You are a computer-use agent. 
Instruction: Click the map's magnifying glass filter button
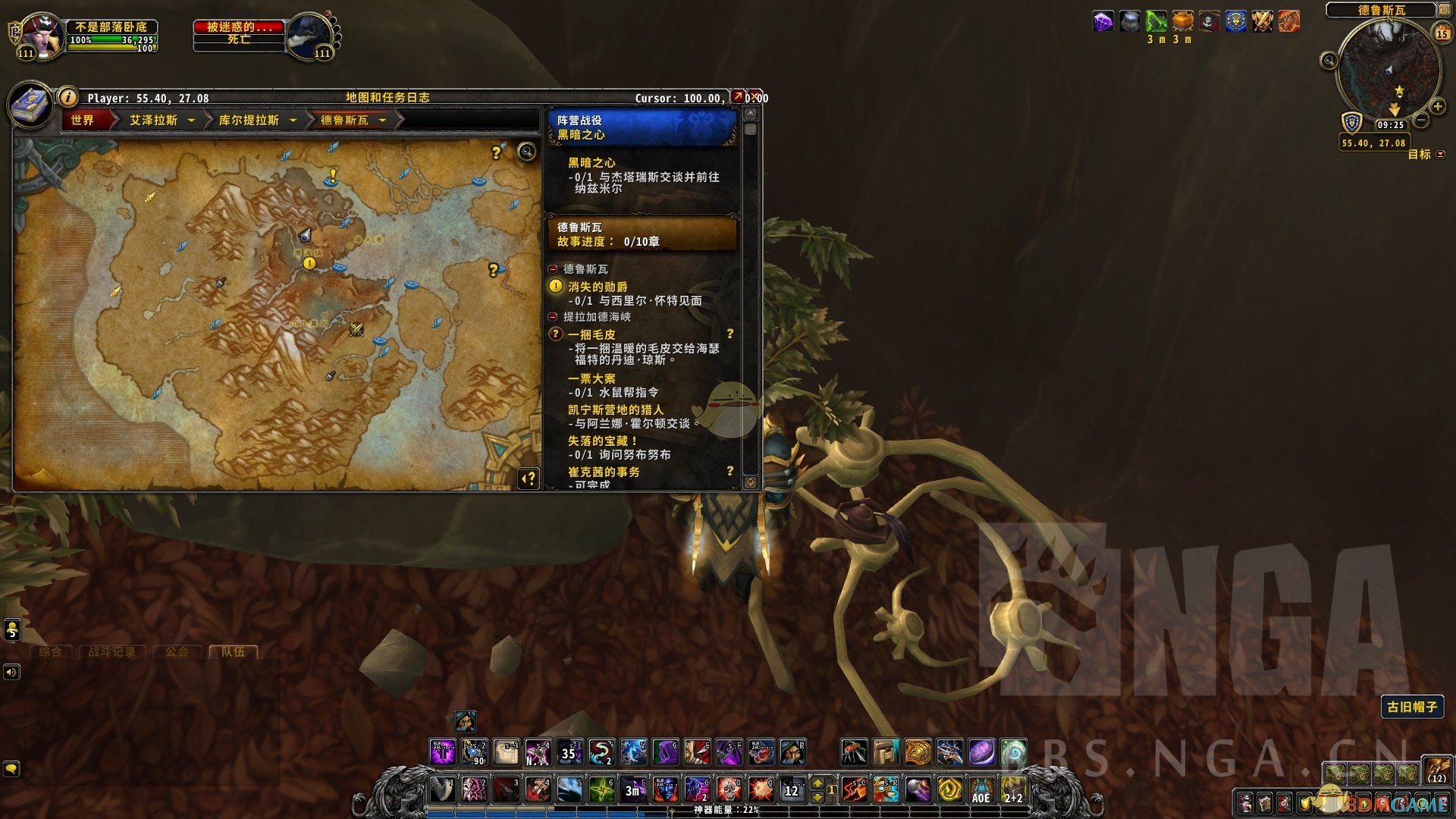click(526, 152)
